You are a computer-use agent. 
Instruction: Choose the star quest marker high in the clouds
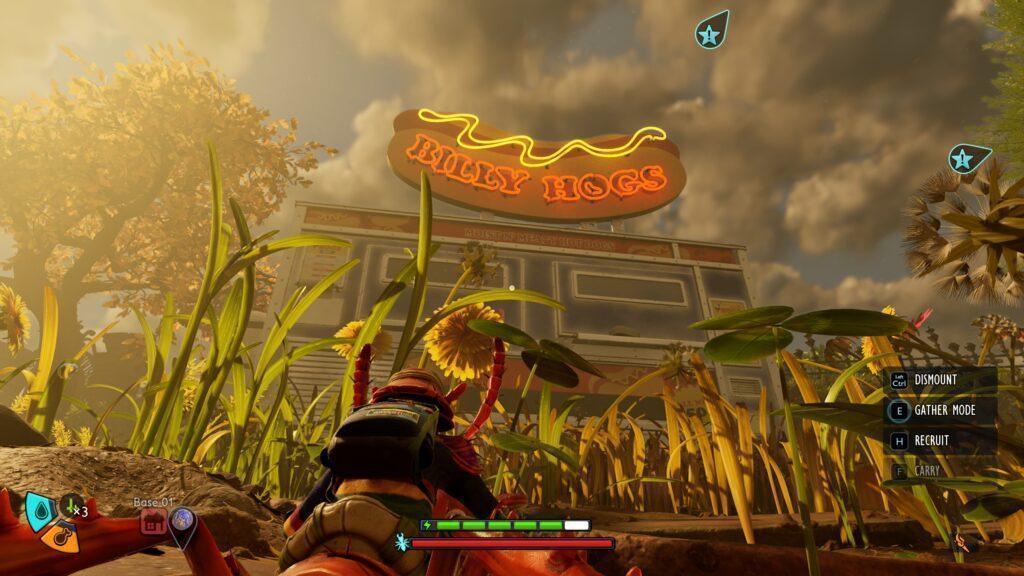[709, 33]
